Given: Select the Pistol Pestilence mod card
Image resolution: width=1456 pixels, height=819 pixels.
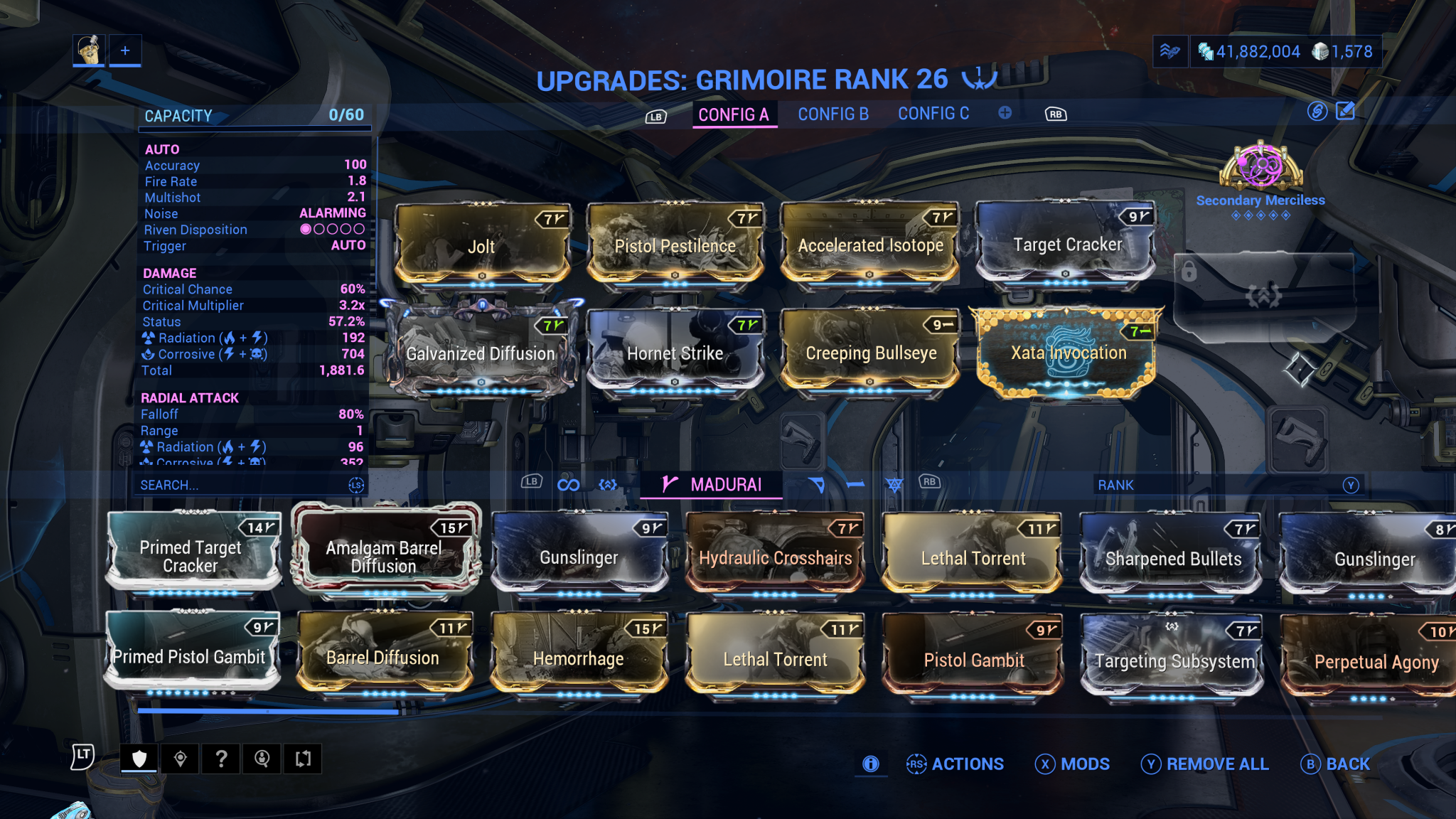Looking at the screenshot, I should (675, 244).
